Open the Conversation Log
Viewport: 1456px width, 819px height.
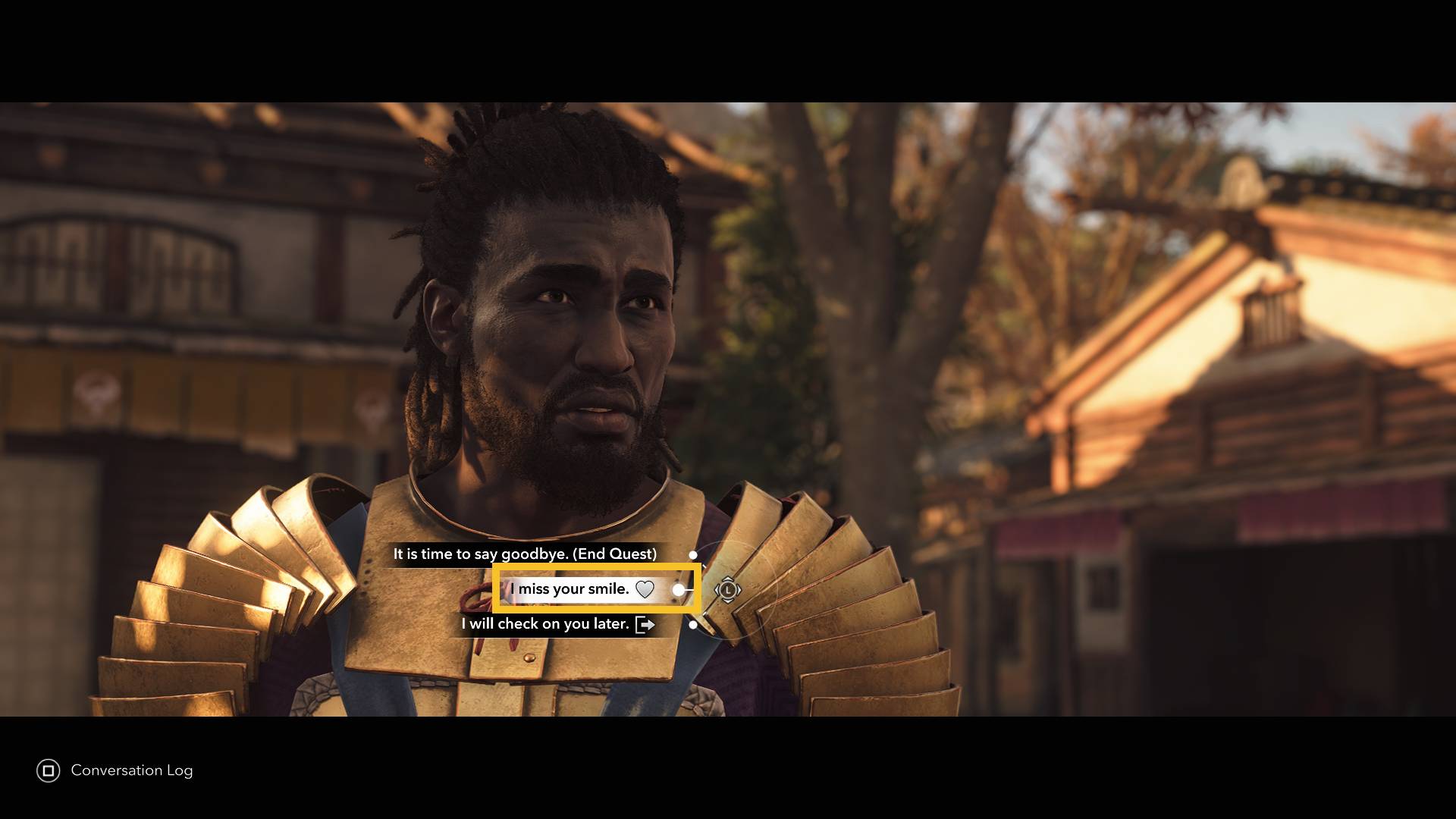pos(115,770)
